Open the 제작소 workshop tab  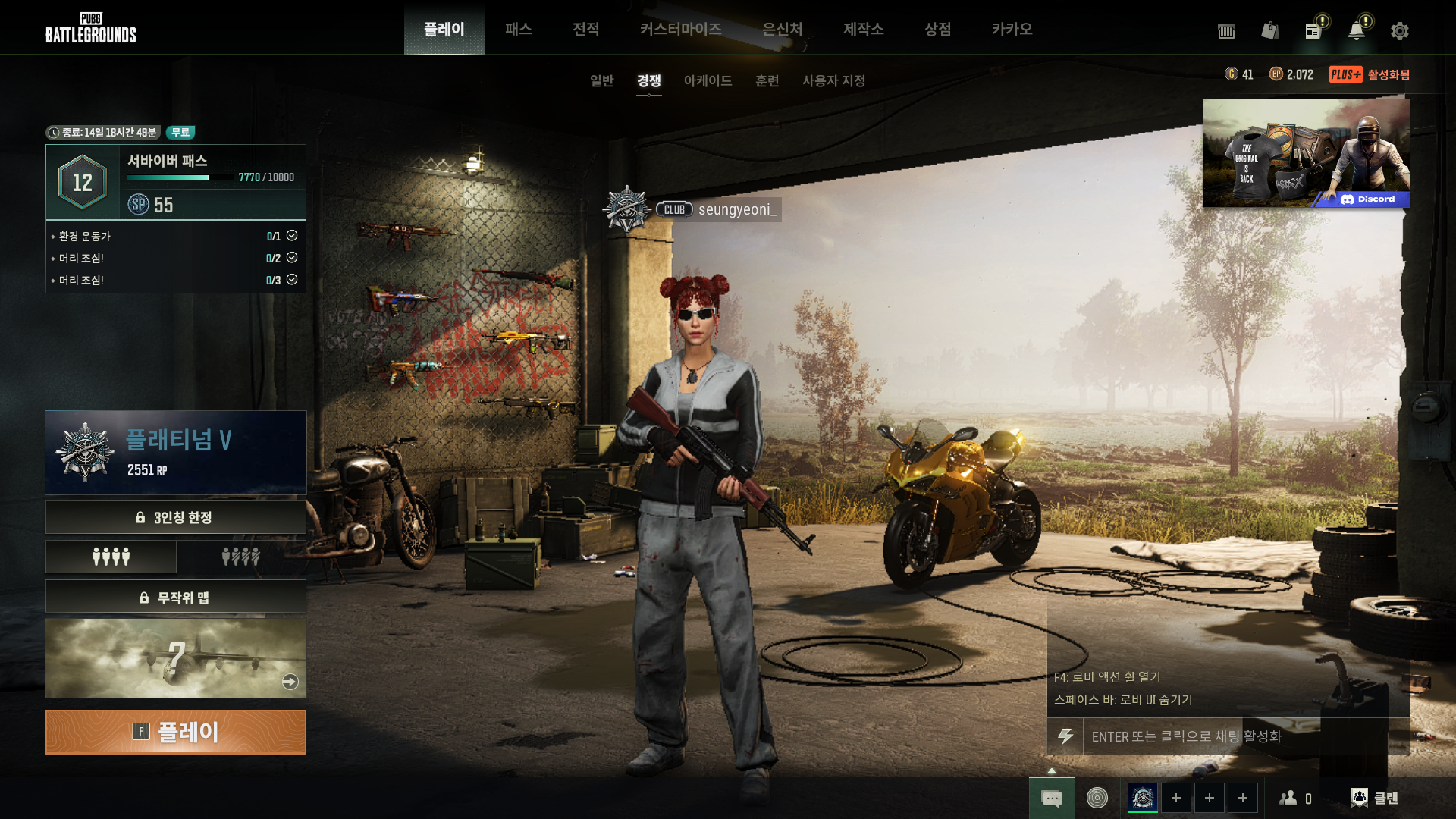point(863,29)
